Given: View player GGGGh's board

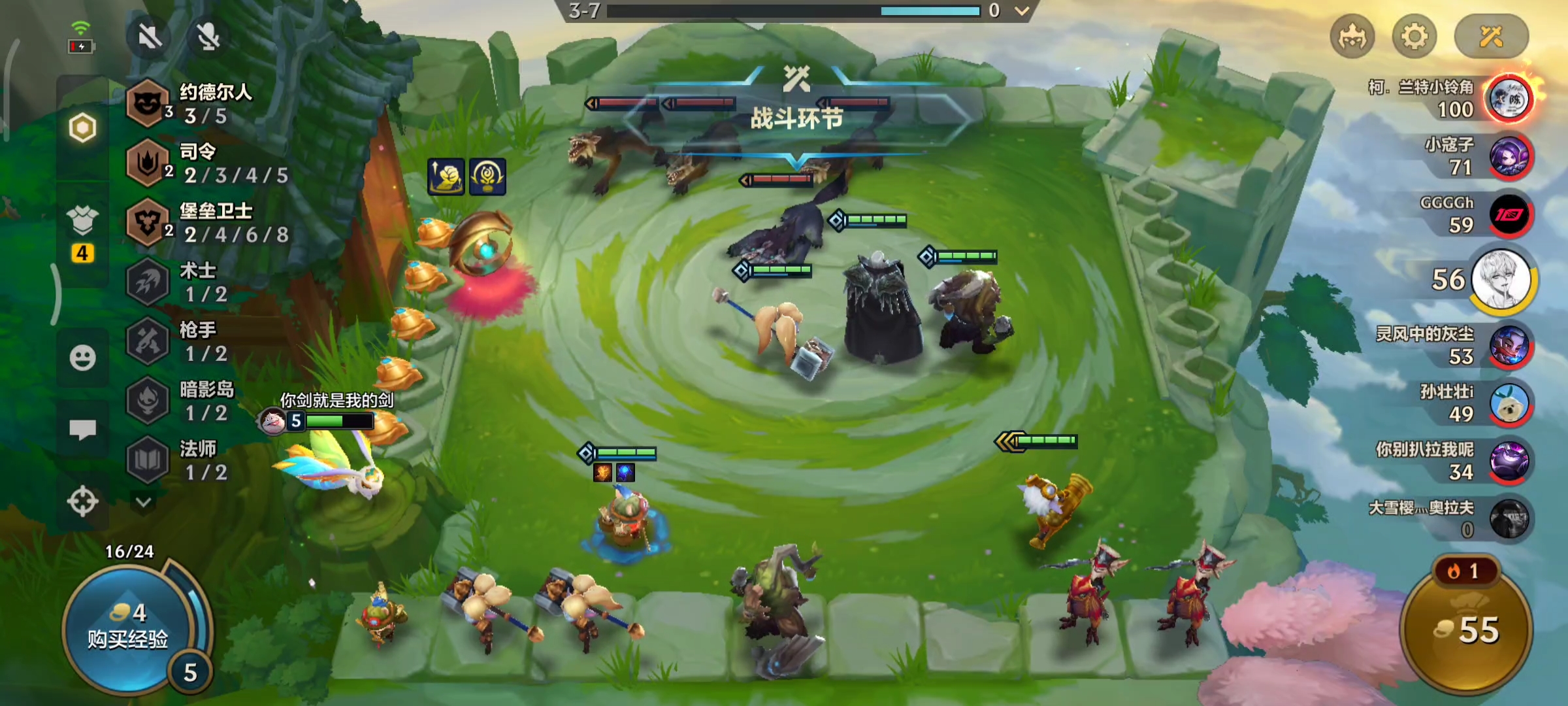Looking at the screenshot, I should pos(1508,215).
